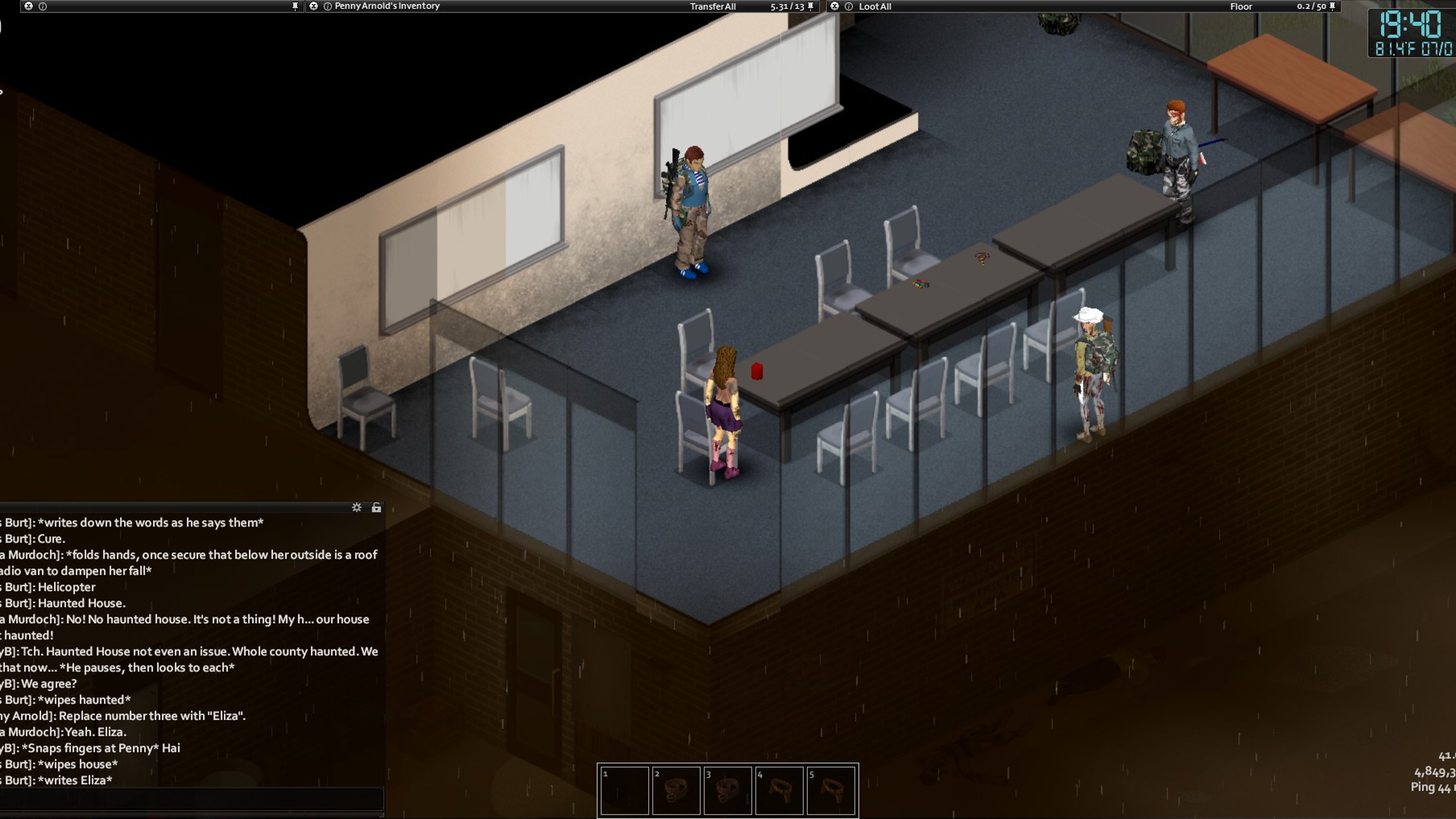This screenshot has width=1456, height=819.
Task: Select hotbar slot 3 with belt
Action: 728,790
